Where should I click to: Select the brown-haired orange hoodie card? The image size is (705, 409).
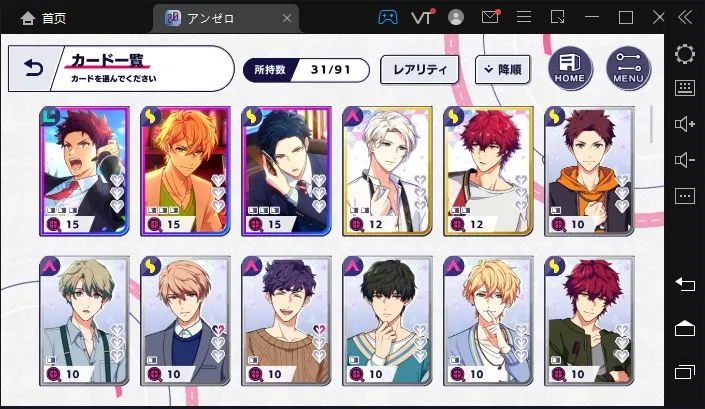[x=588, y=169]
